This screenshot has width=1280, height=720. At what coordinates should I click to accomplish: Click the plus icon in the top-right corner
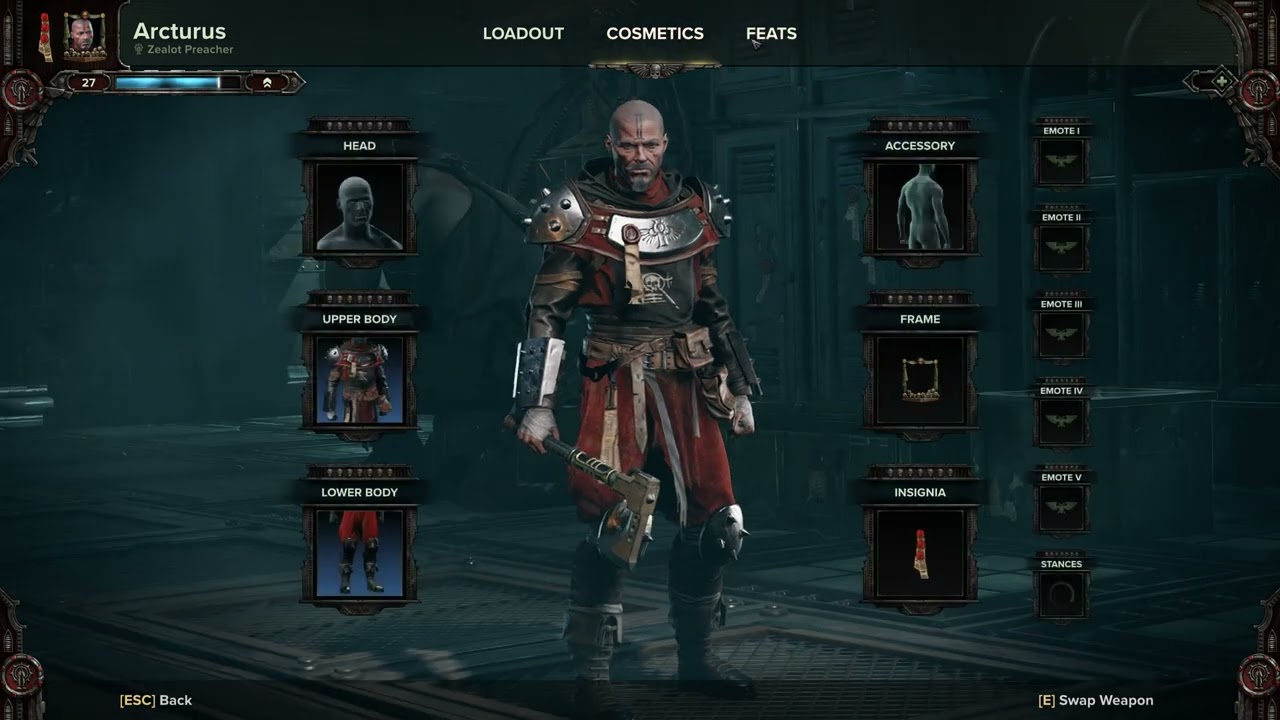[x=1220, y=81]
